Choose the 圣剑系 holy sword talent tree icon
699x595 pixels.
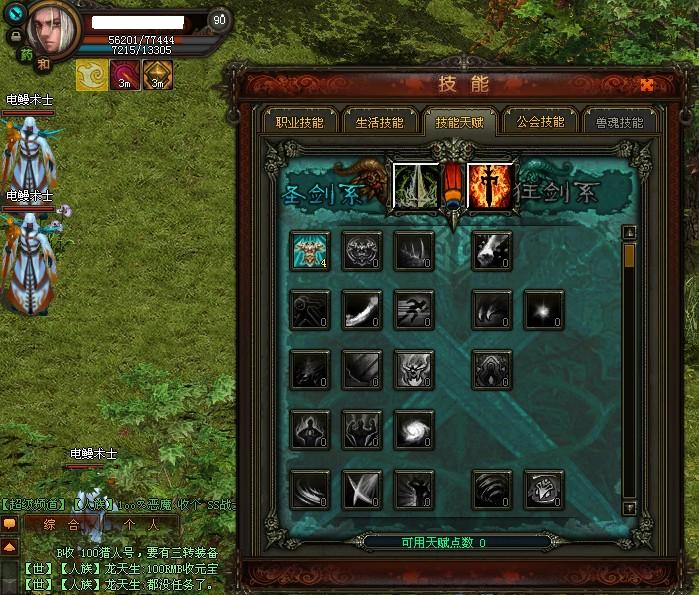pos(414,186)
